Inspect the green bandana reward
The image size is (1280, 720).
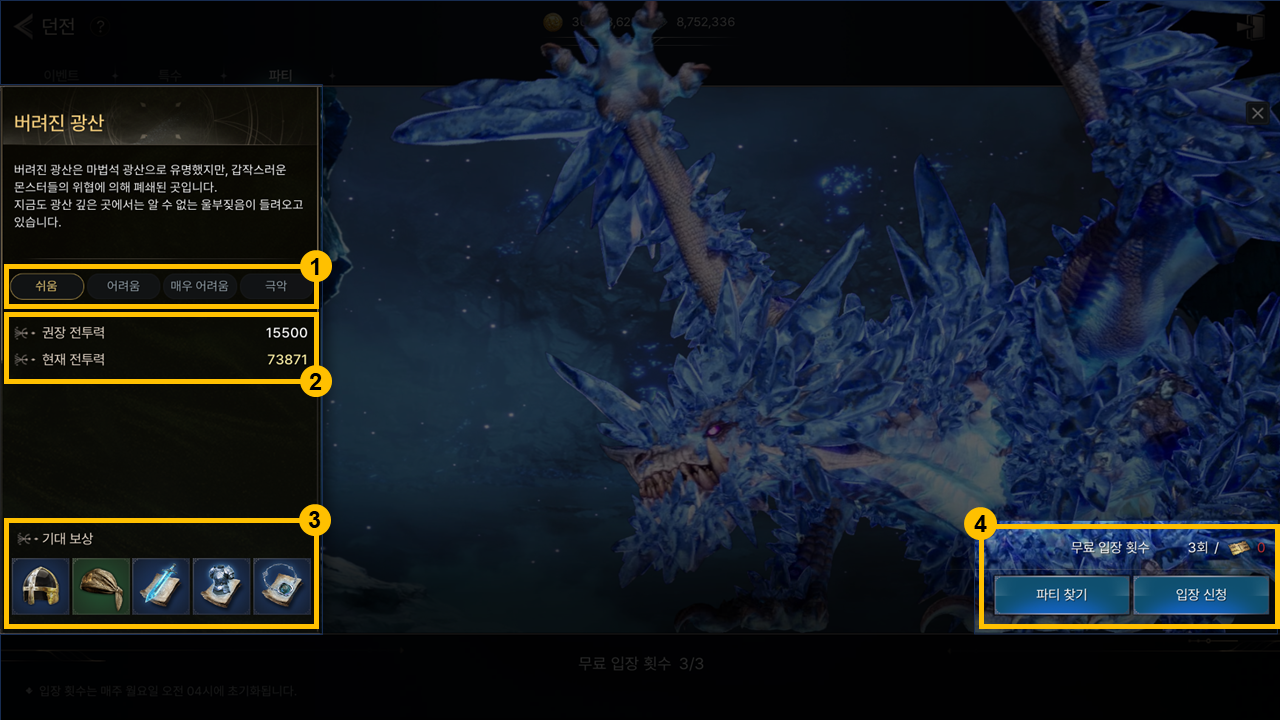[x=101, y=587]
